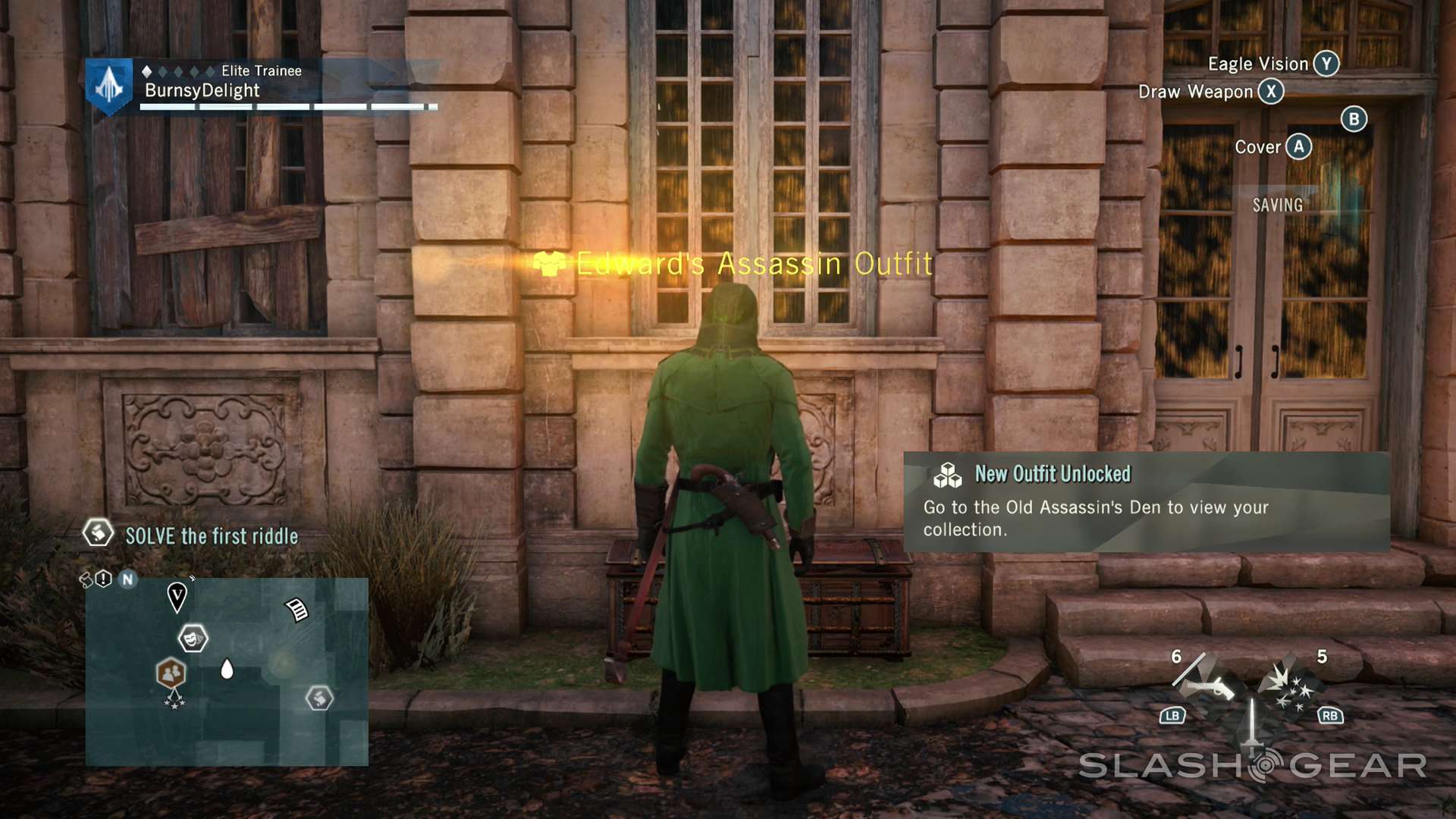Select the SOLVE the first riddle objective
The height and width of the screenshot is (819, 1456).
[x=211, y=536]
